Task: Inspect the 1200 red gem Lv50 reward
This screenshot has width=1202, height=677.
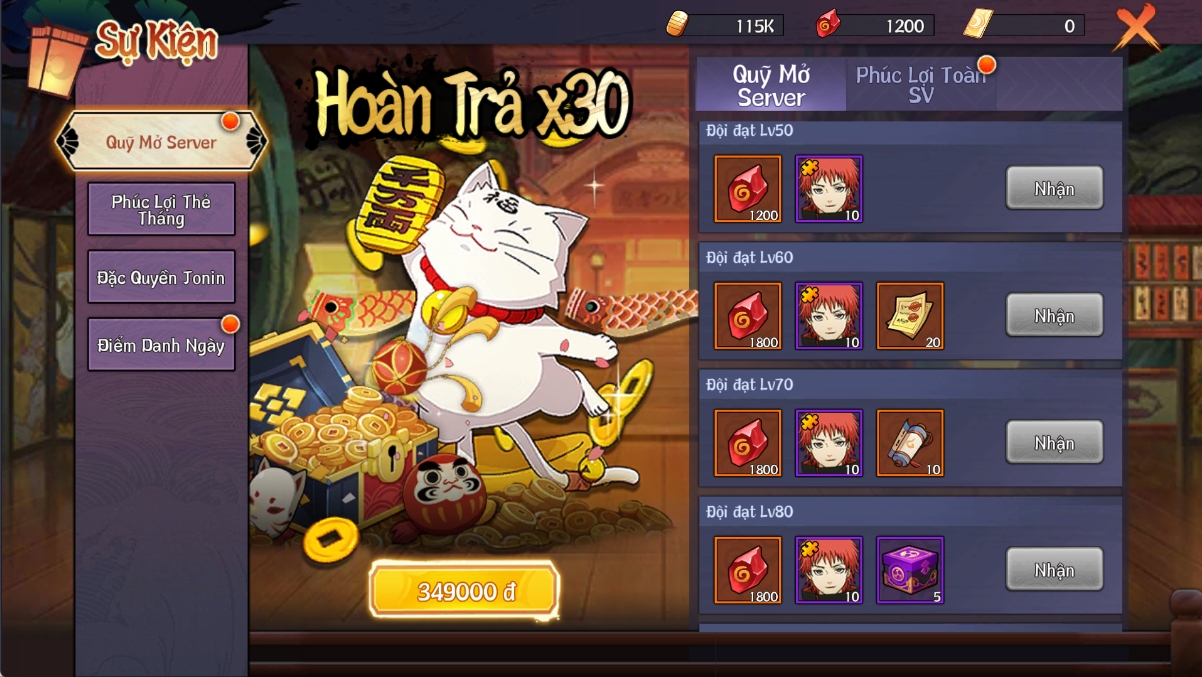Action: [748, 189]
